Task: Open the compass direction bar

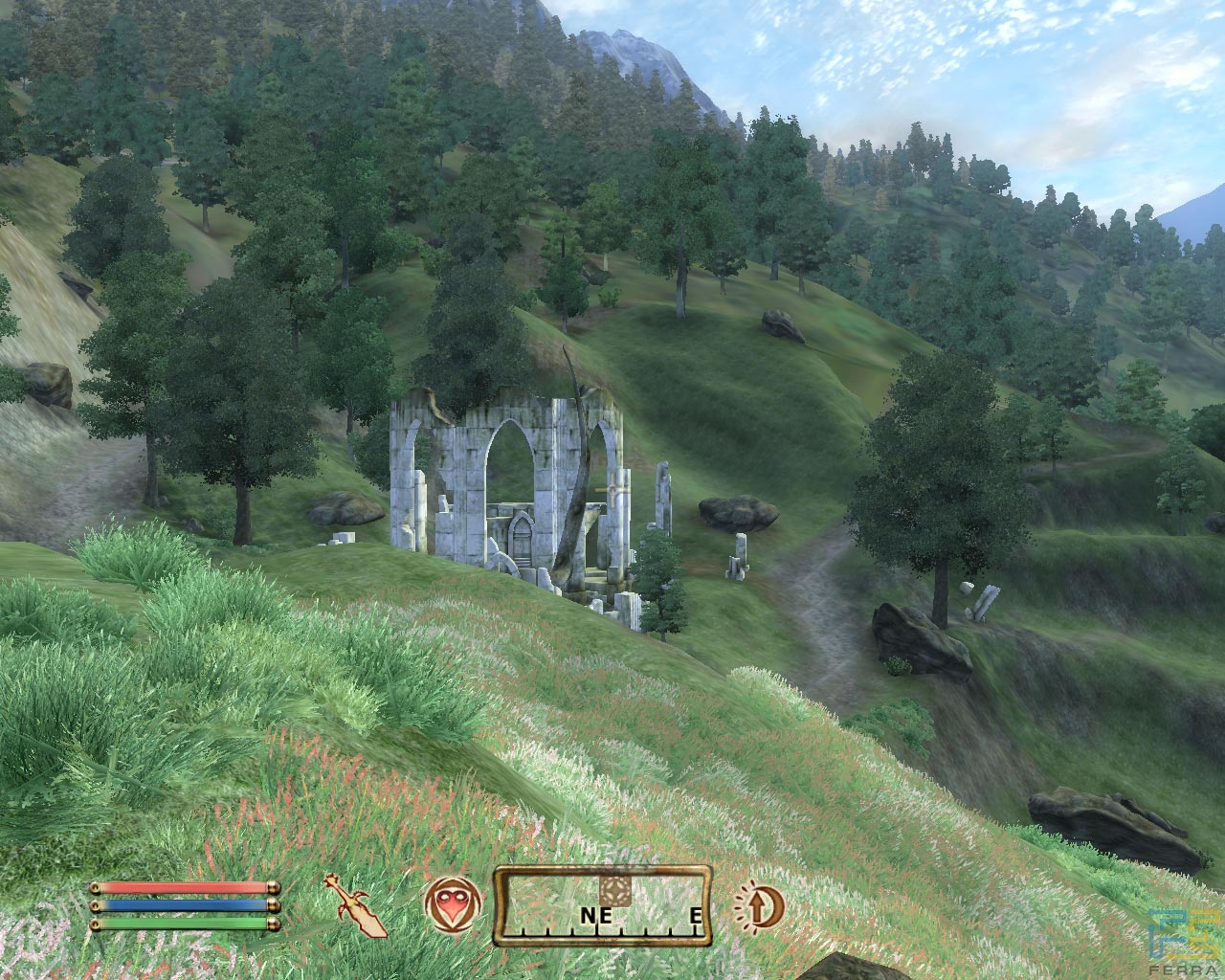Action: point(603,905)
